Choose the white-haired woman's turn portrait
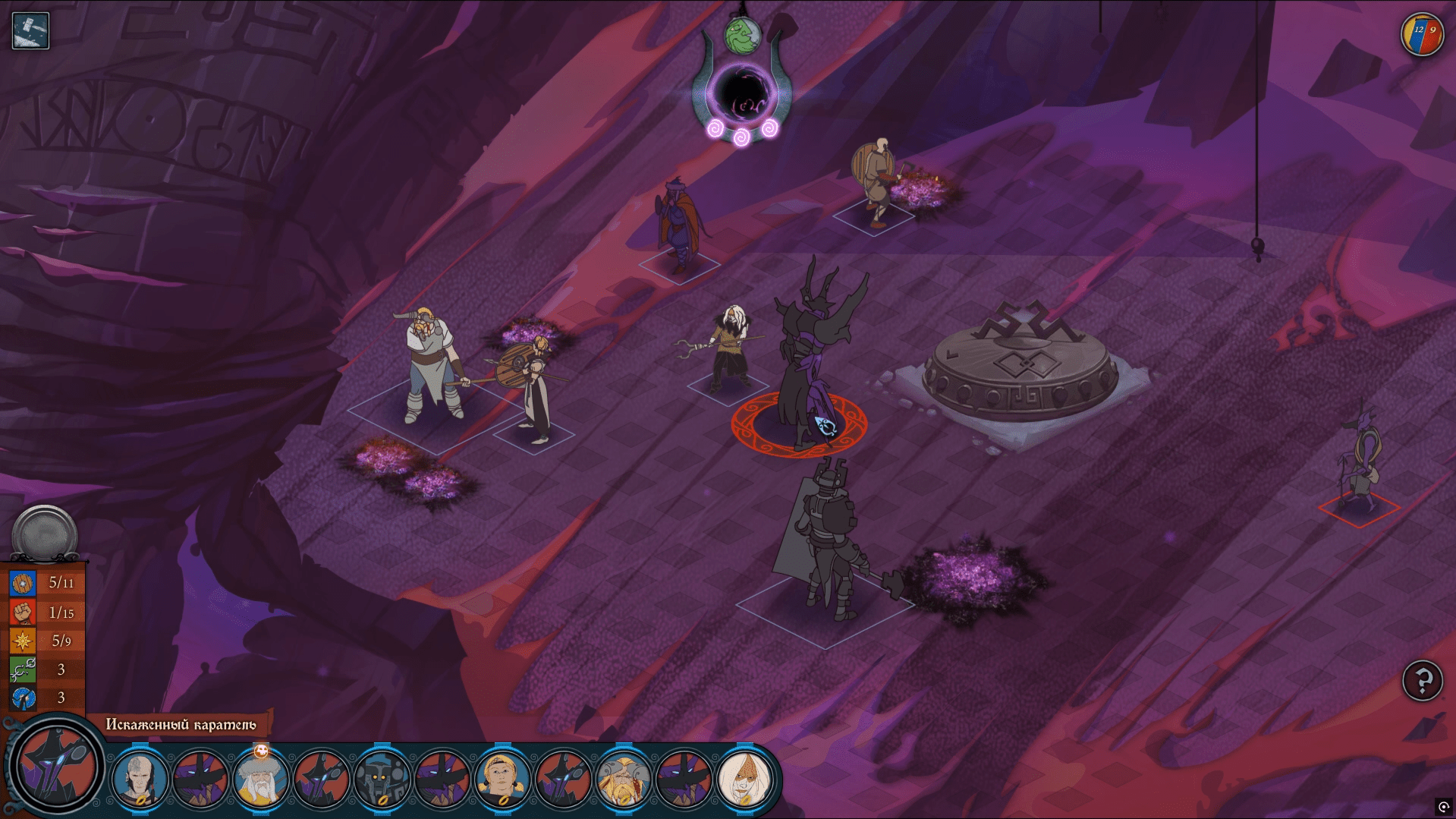The image size is (1456, 819). tap(744, 779)
